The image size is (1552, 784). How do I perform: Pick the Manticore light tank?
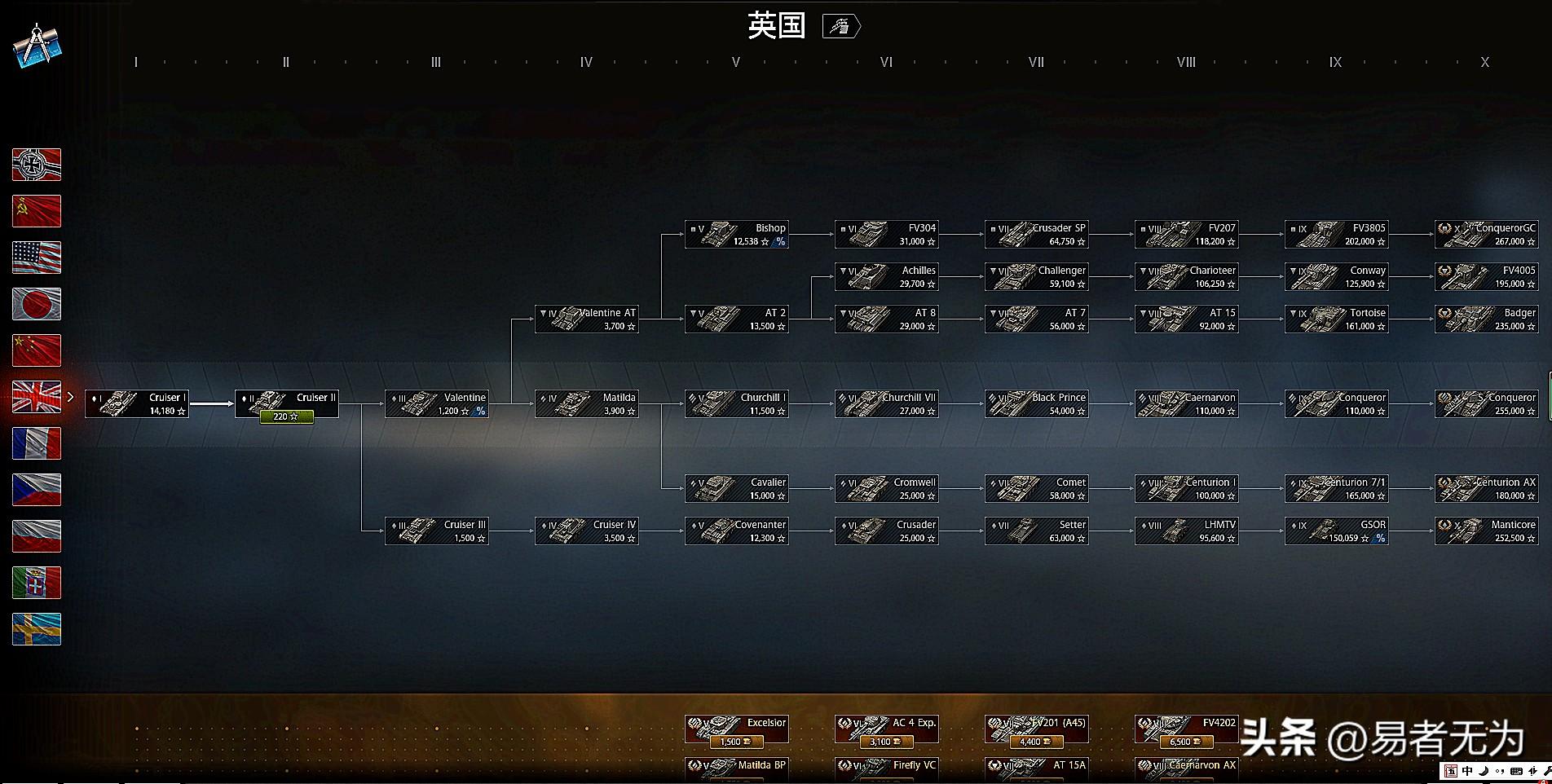1487,531
